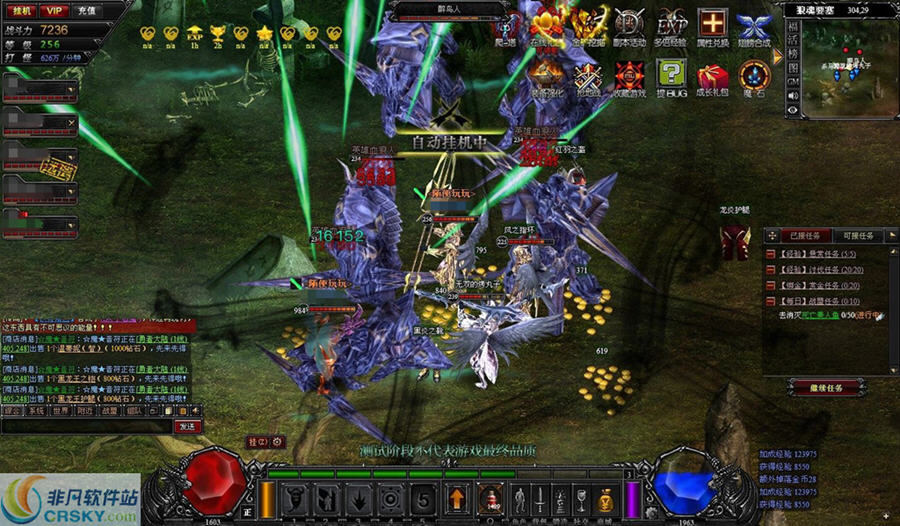Click the 提BUG report icon
Image resolution: width=900 pixels, height=526 pixels.
pos(671,76)
